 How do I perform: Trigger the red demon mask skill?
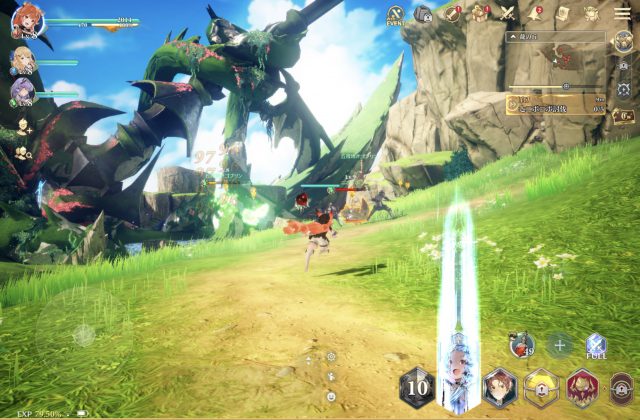point(583,387)
